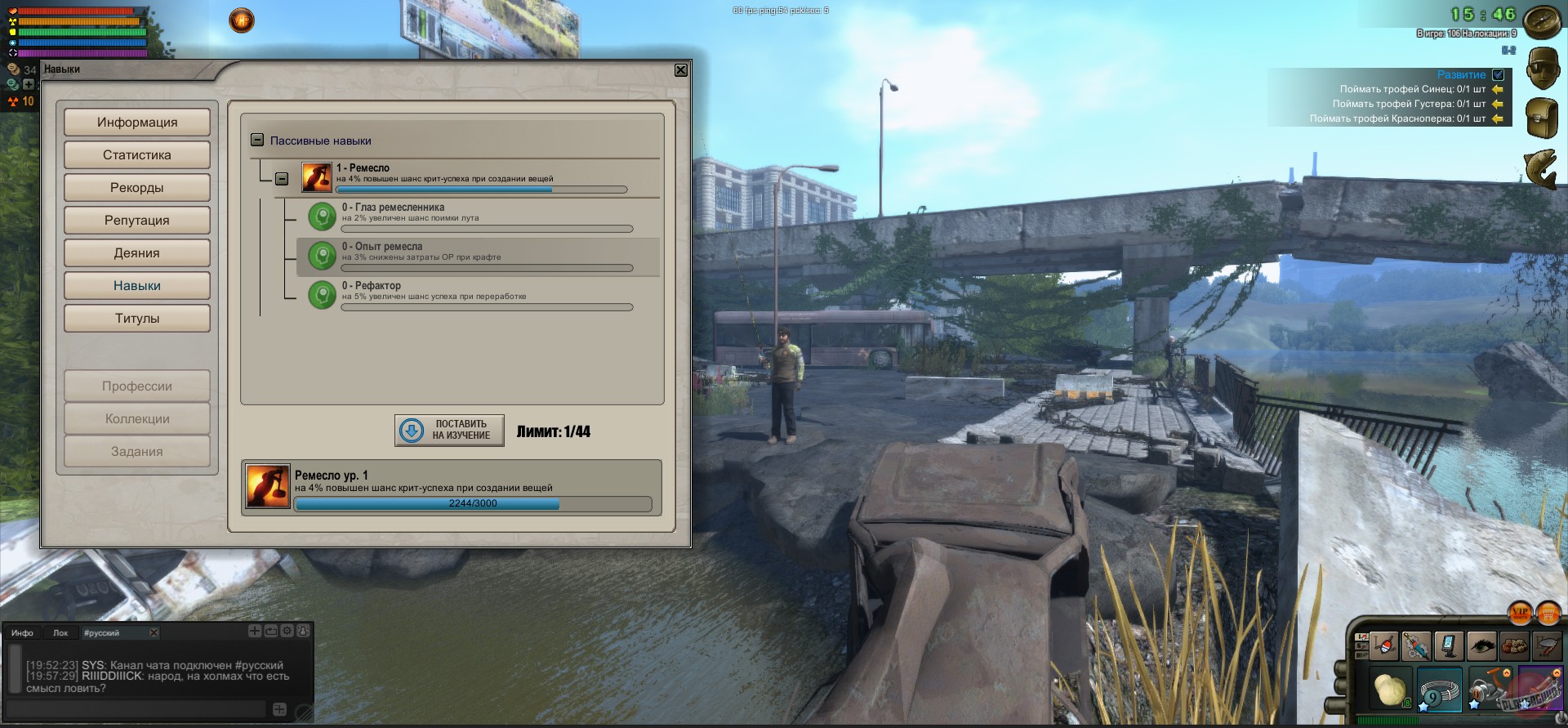Image resolution: width=1568 pixels, height=728 pixels.
Task: Open chat settings with the gear icon
Action: 287,631
